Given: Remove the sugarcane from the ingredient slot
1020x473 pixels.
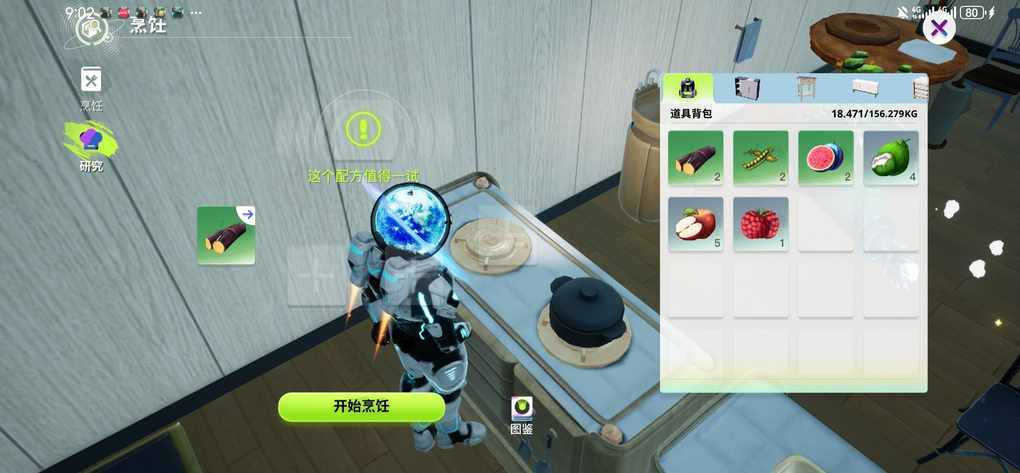Looking at the screenshot, I should [226, 235].
